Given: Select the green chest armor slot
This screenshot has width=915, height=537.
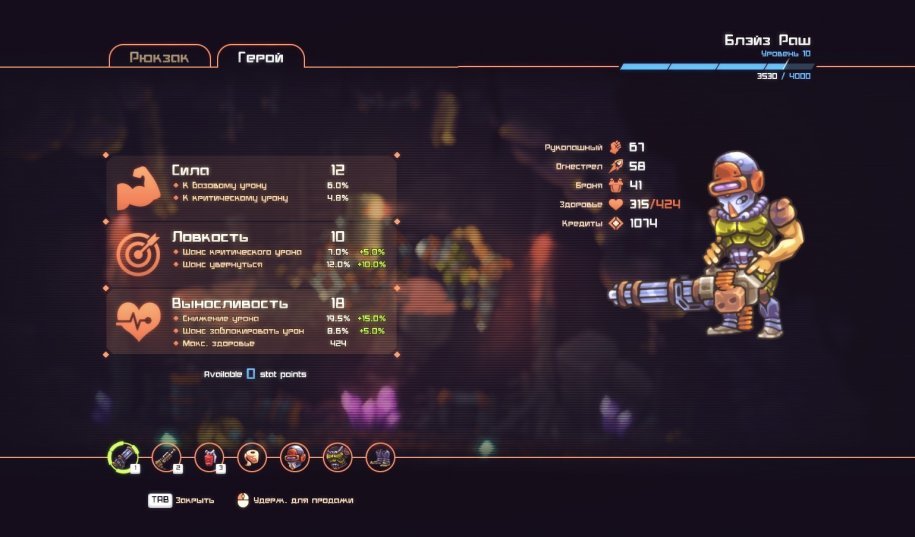Looking at the screenshot, I should (x=337, y=457).
